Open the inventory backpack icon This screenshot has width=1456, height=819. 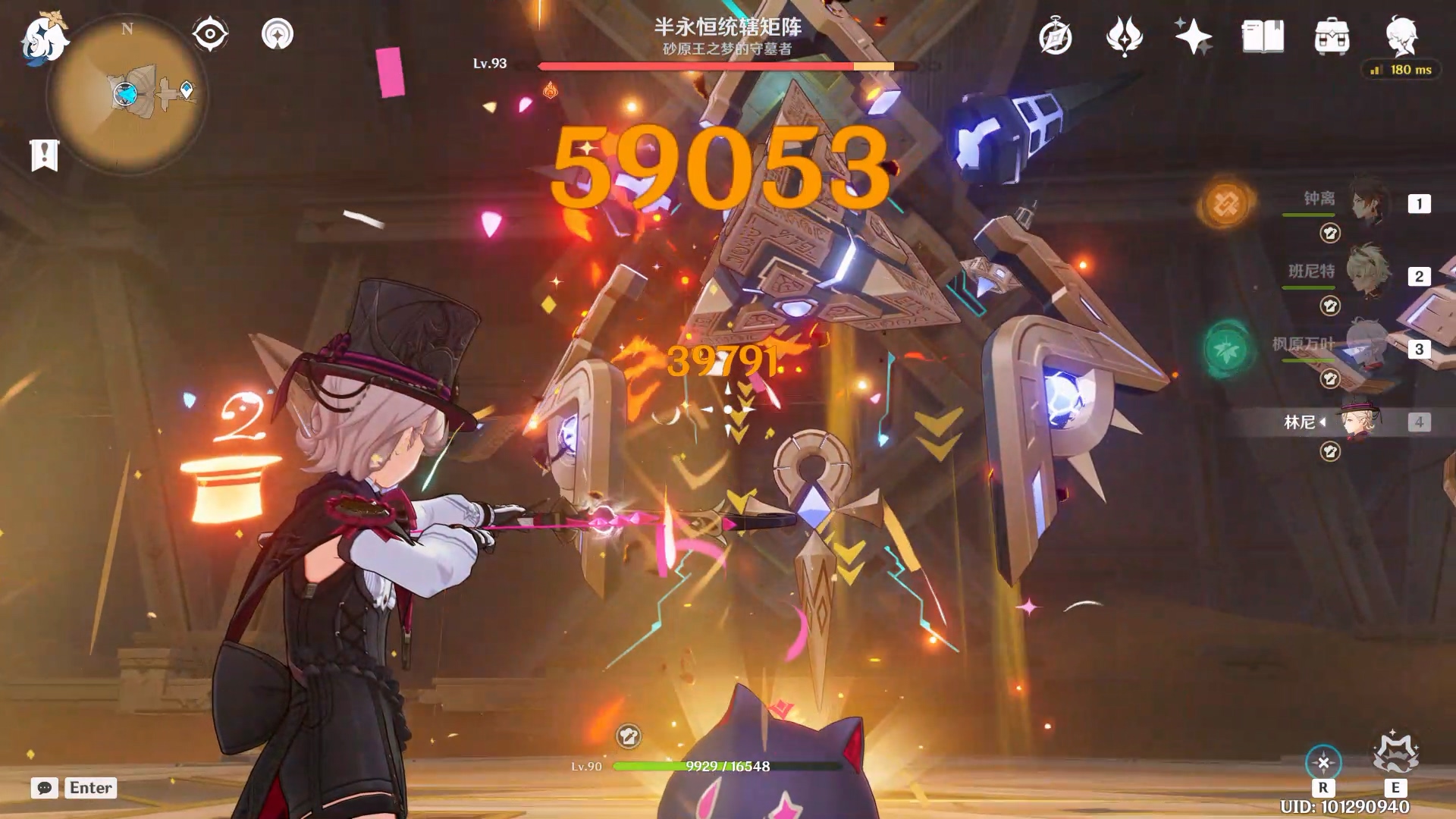coord(1332,37)
